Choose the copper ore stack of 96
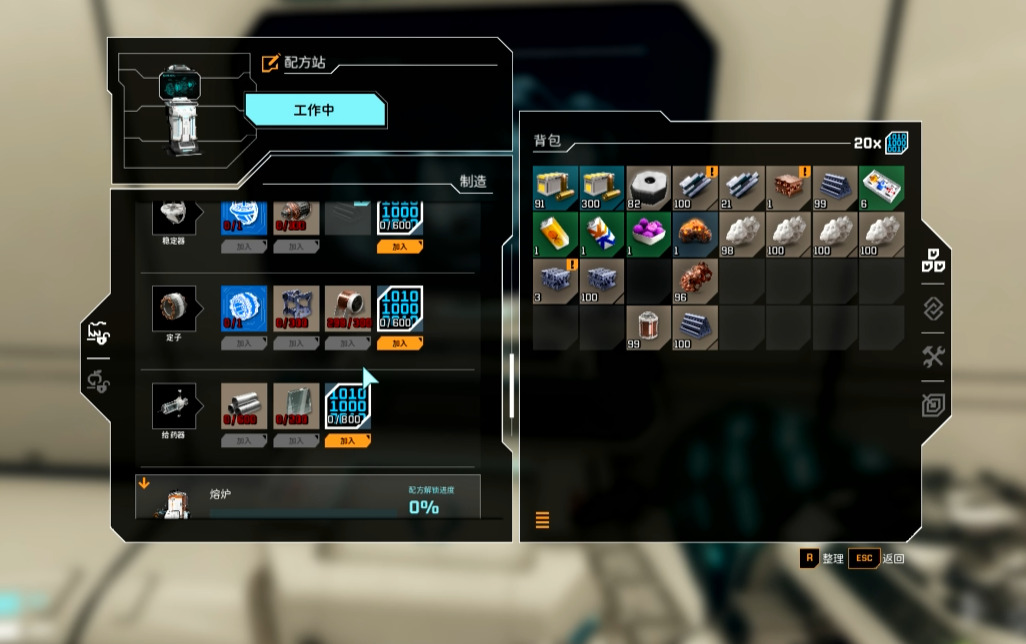Viewport: 1026px width, 644px height. tap(696, 281)
